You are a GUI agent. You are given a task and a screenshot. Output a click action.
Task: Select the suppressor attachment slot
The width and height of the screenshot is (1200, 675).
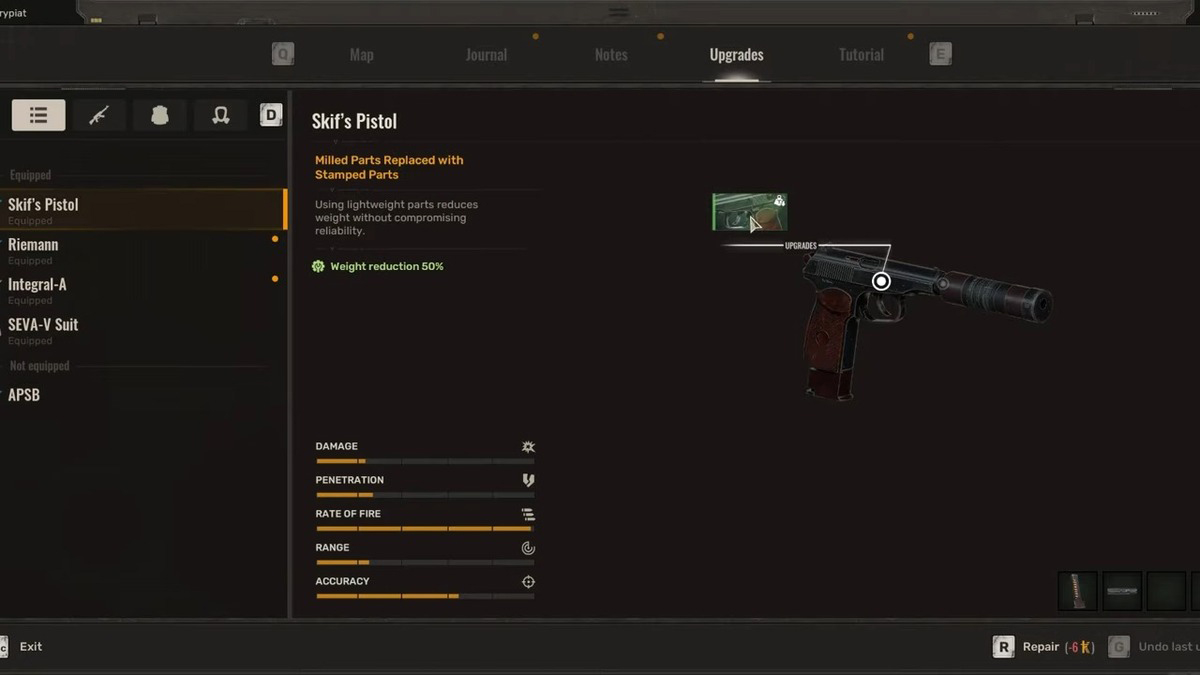tap(1122, 591)
